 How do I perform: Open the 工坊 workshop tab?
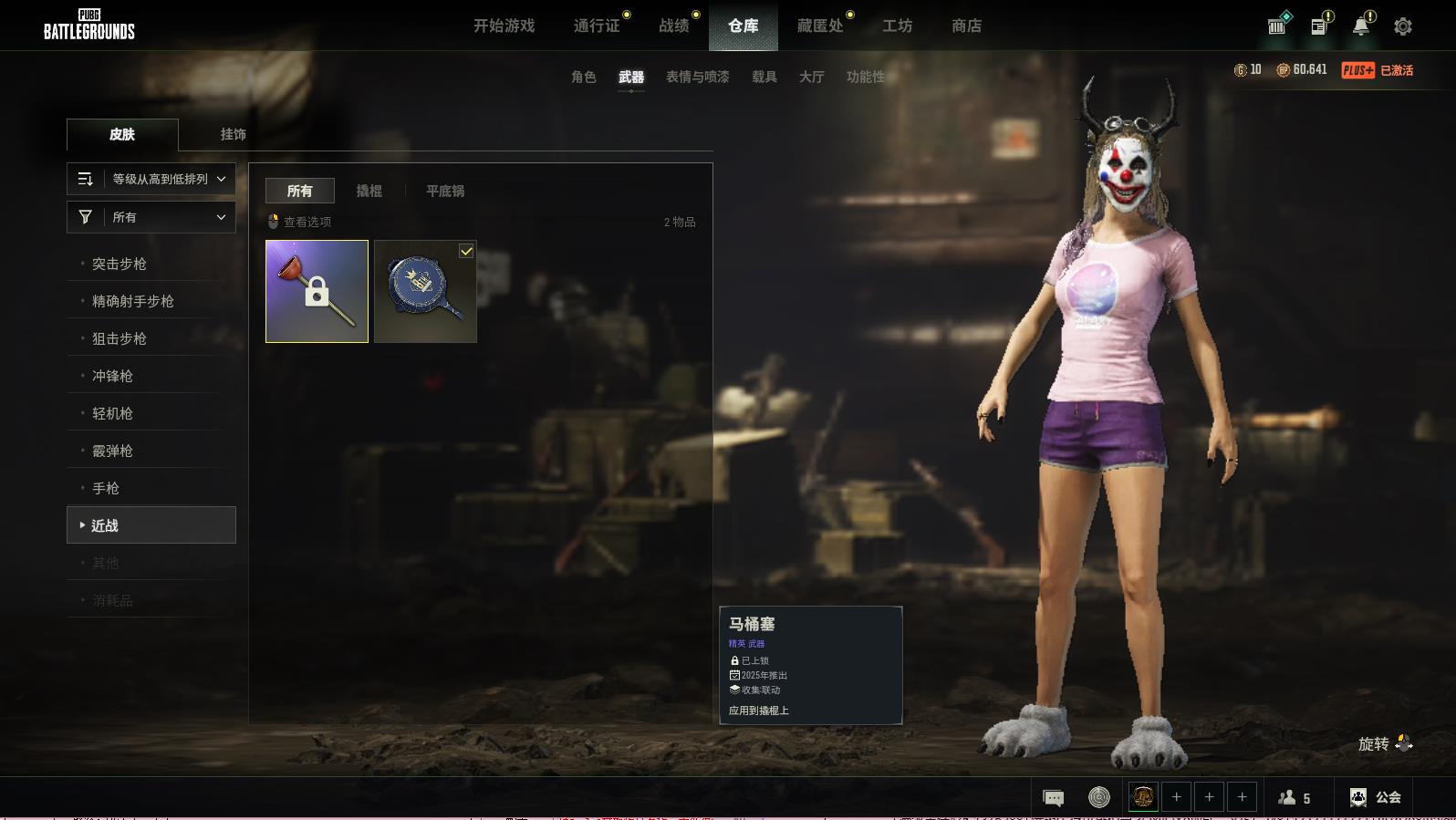897,26
